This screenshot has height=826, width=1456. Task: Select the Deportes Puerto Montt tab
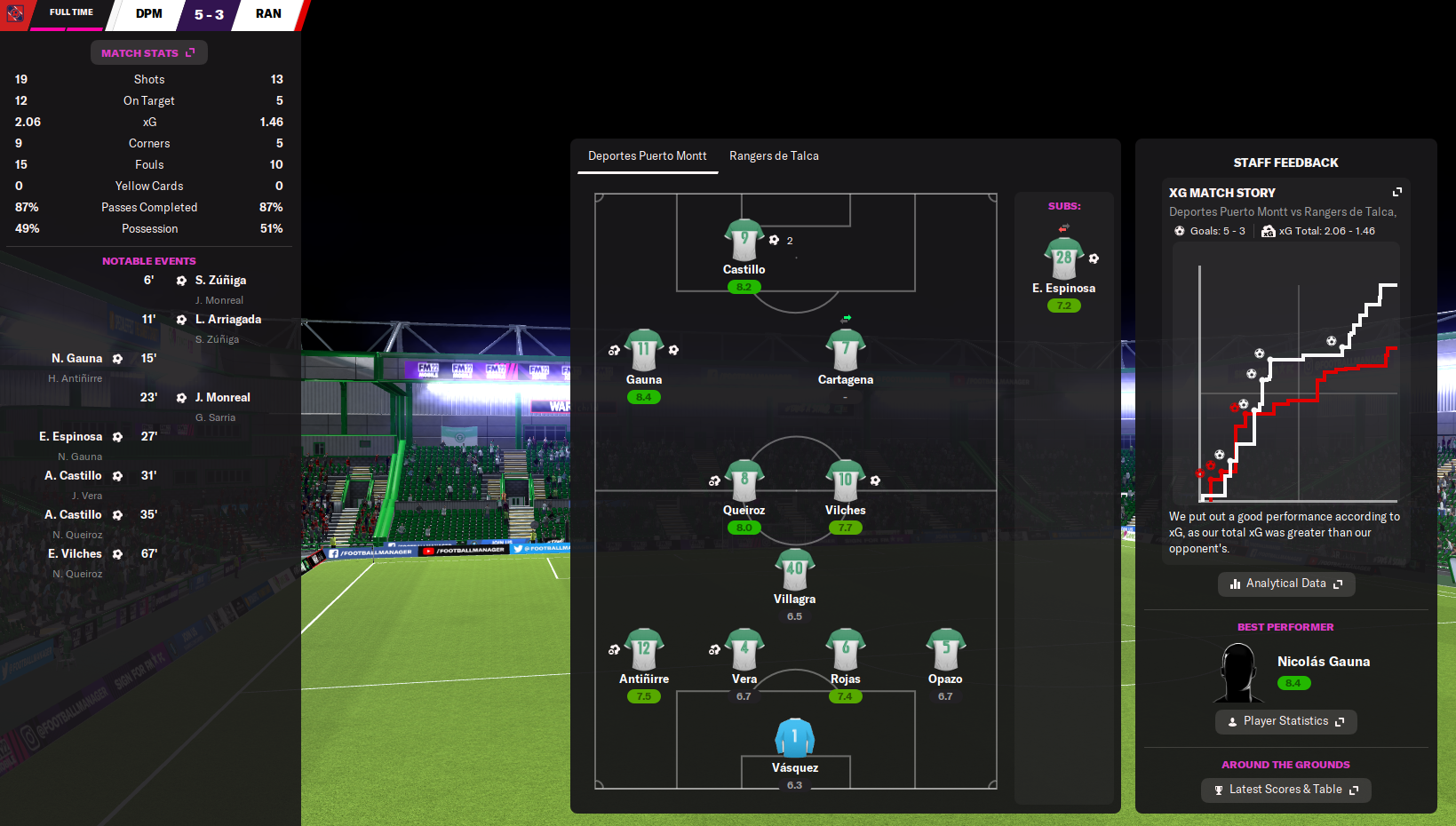[x=648, y=156]
